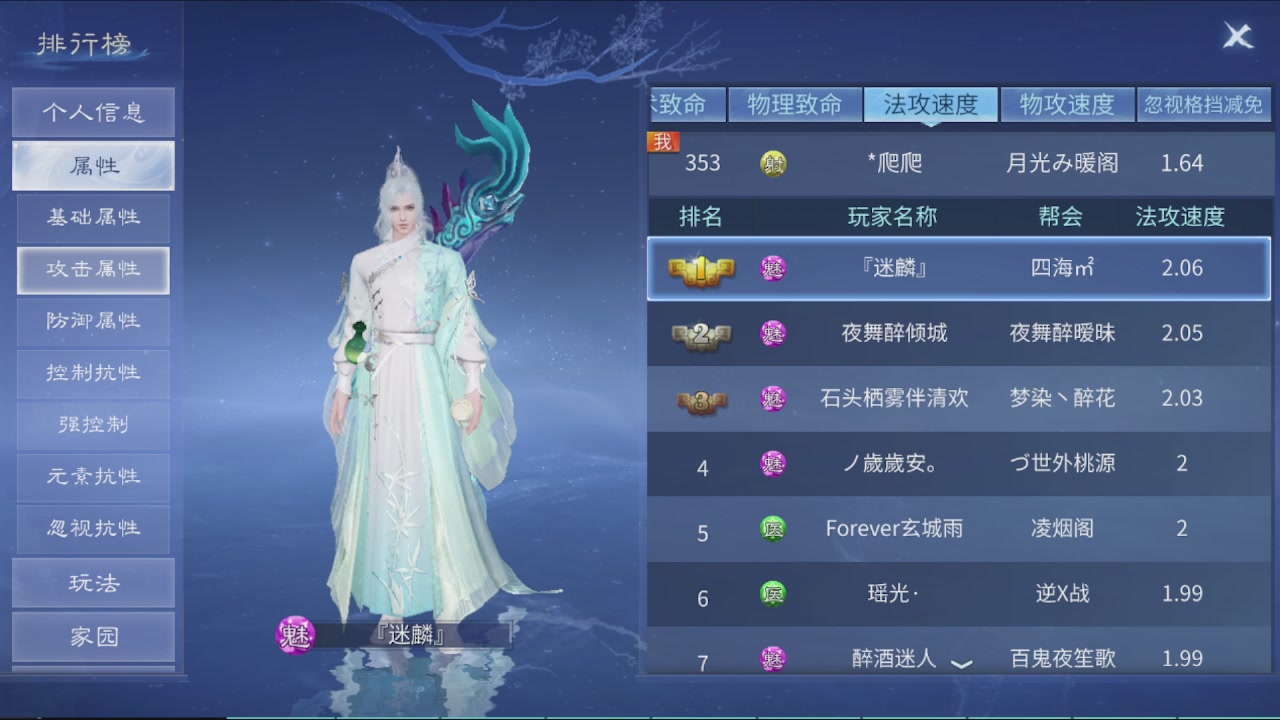Expand the chevron next to 醉酒迷人

tap(961, 662)
